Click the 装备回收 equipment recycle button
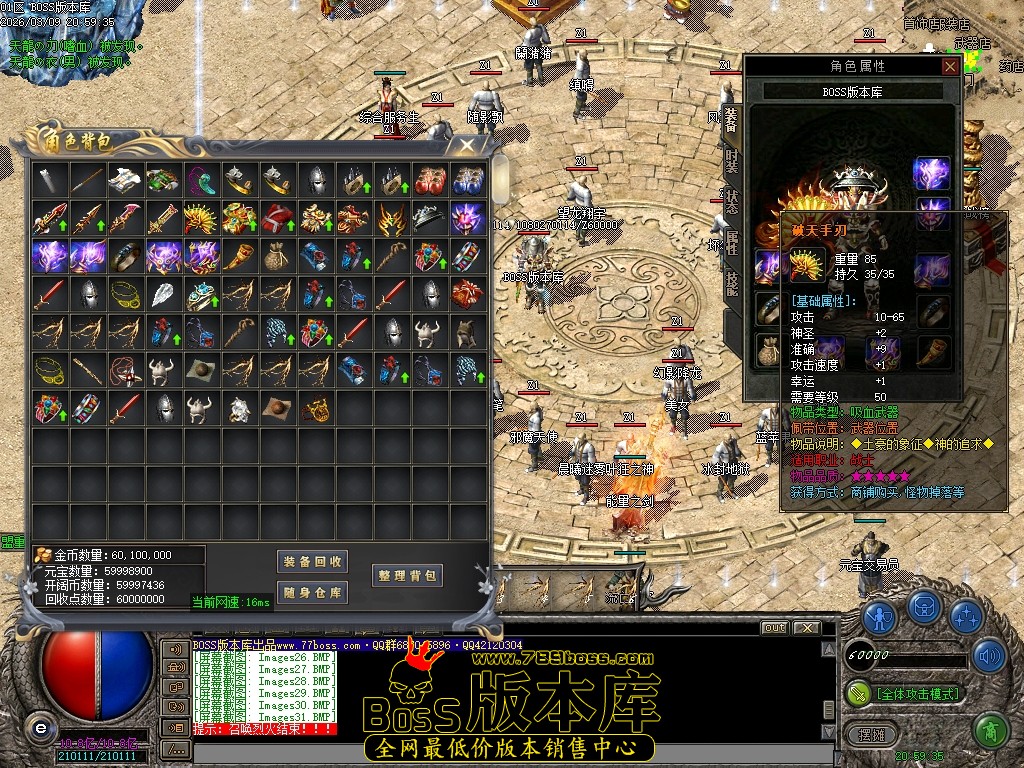Viewport: 1024px width, 768px height. pyautogui.click(x=312, y=562)
